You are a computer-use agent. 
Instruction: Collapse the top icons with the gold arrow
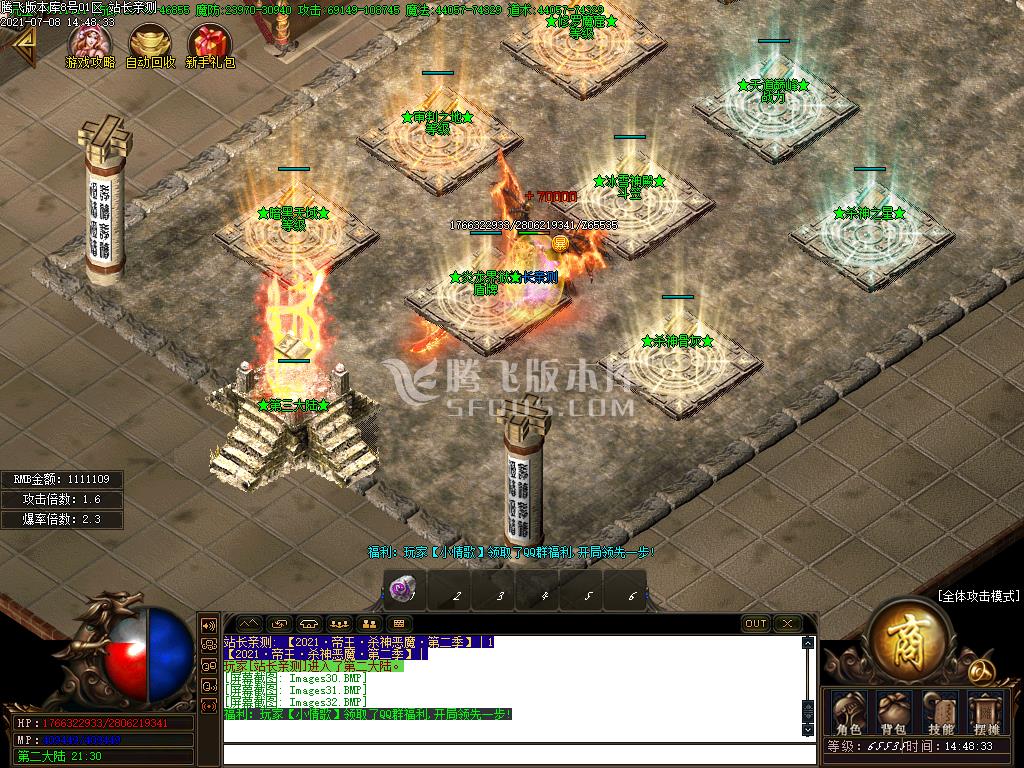pos(22,42)
